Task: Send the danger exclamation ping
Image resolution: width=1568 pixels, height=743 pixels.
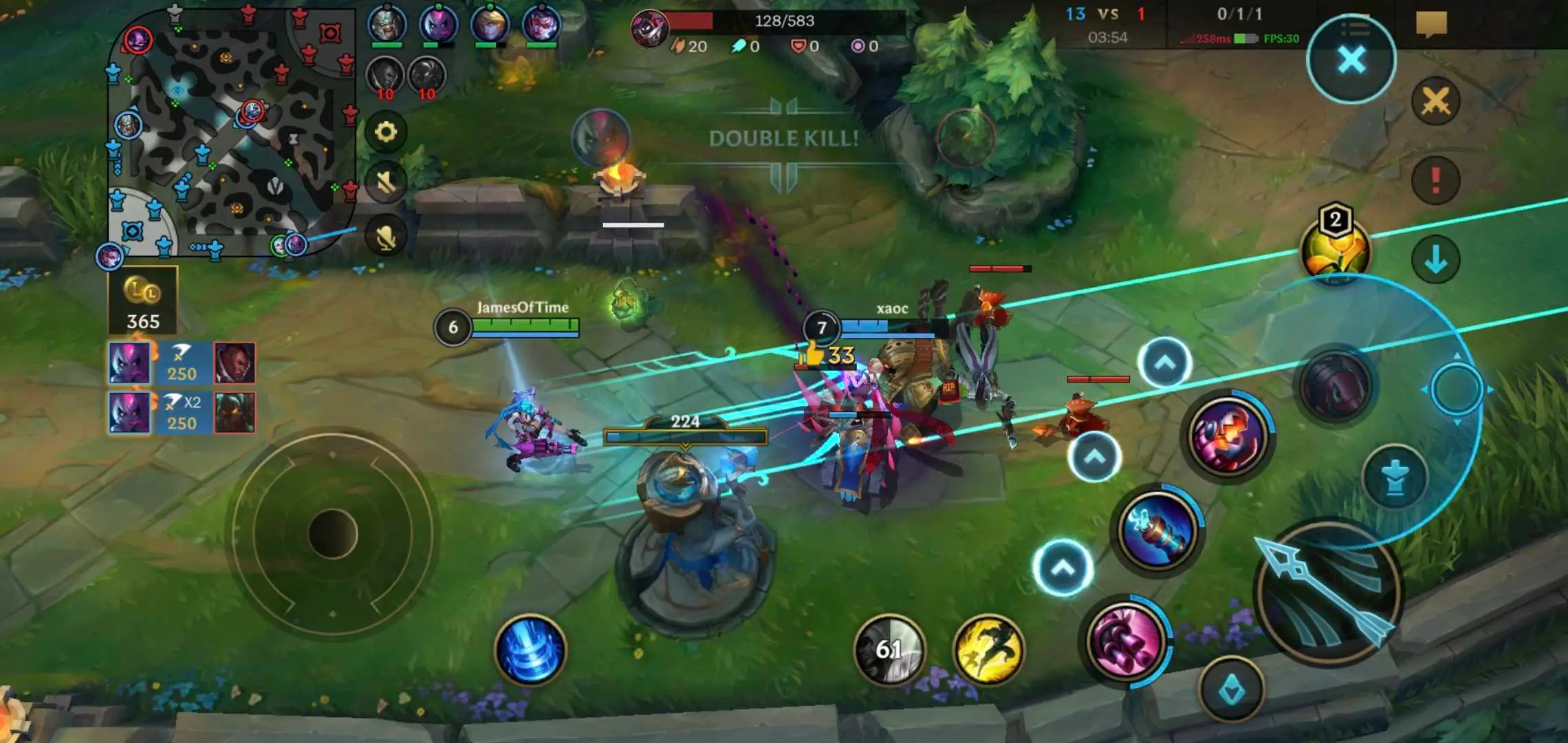Action: tap(1435, 177)
